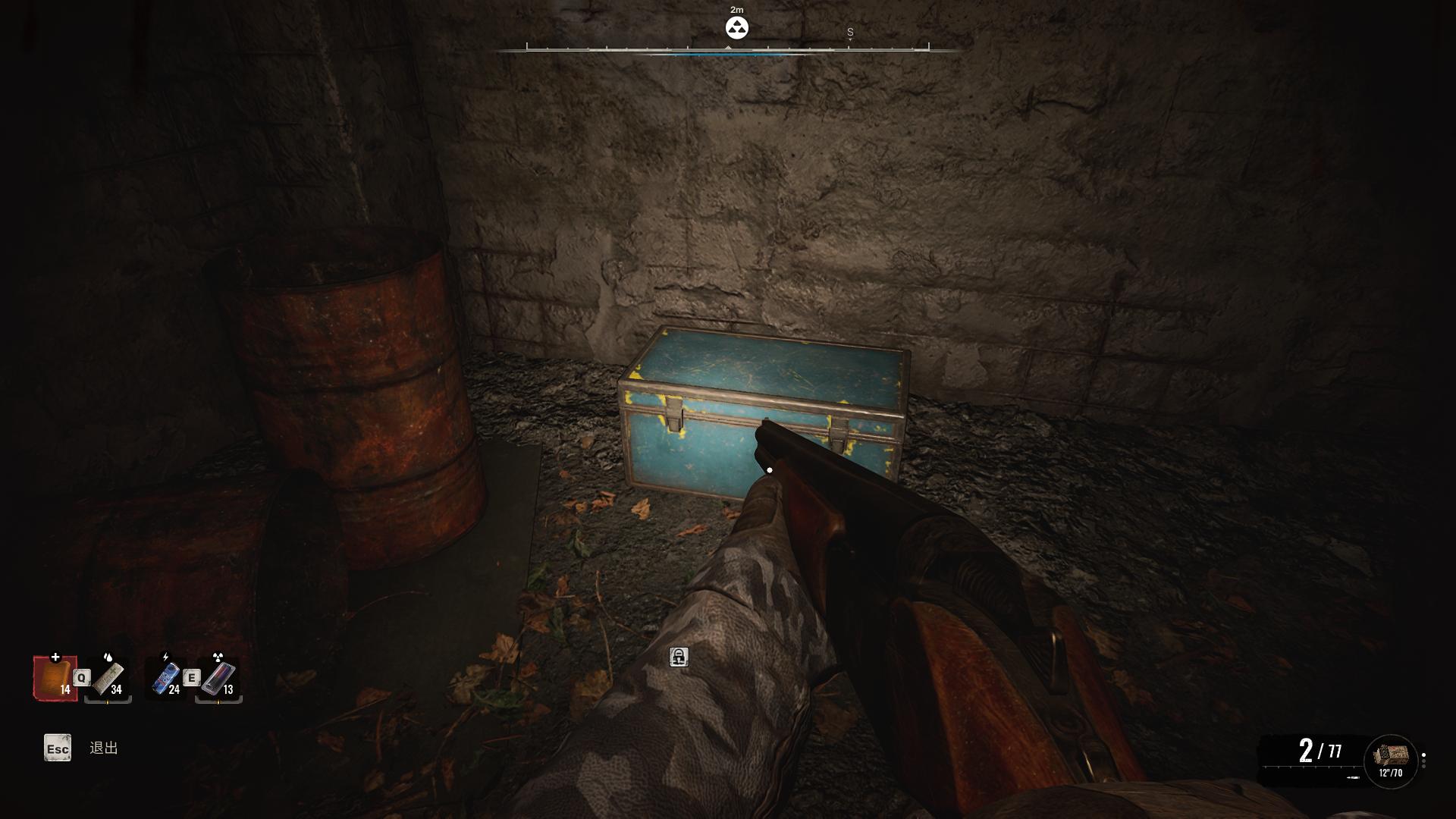Click the 退出 exit label

(x=104, y=748)
